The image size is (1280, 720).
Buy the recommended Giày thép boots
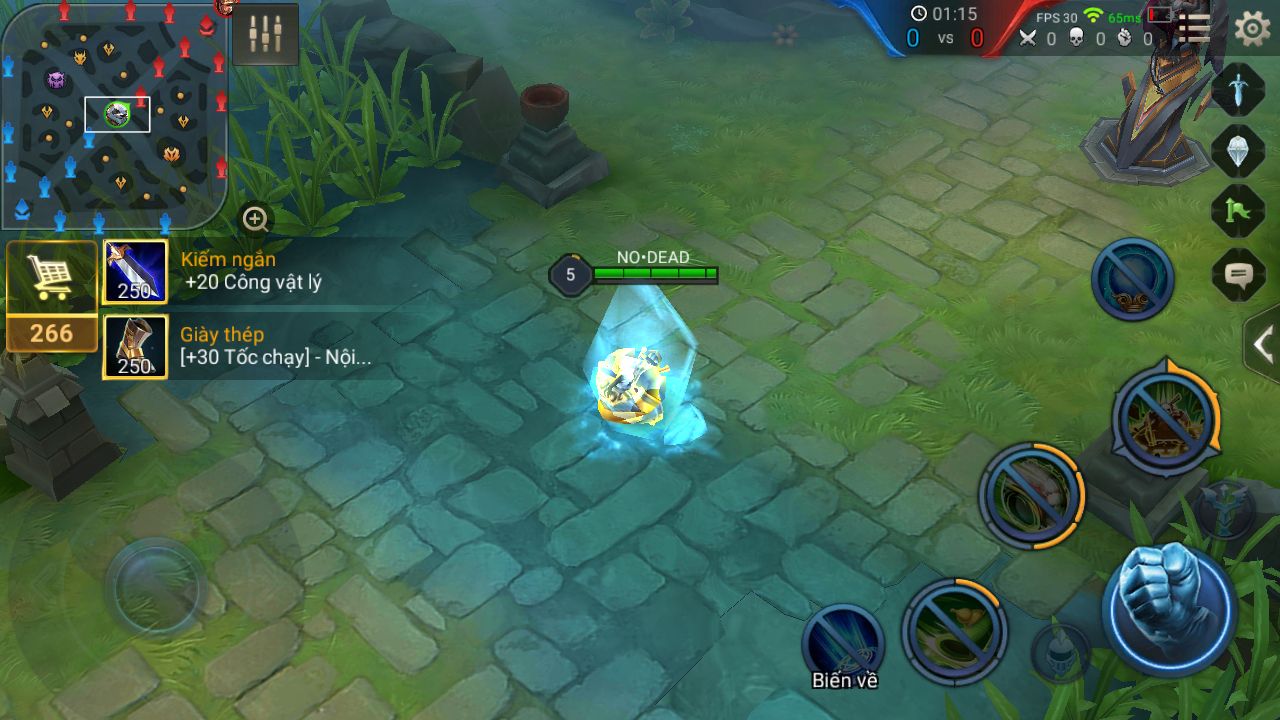point(135,347)
